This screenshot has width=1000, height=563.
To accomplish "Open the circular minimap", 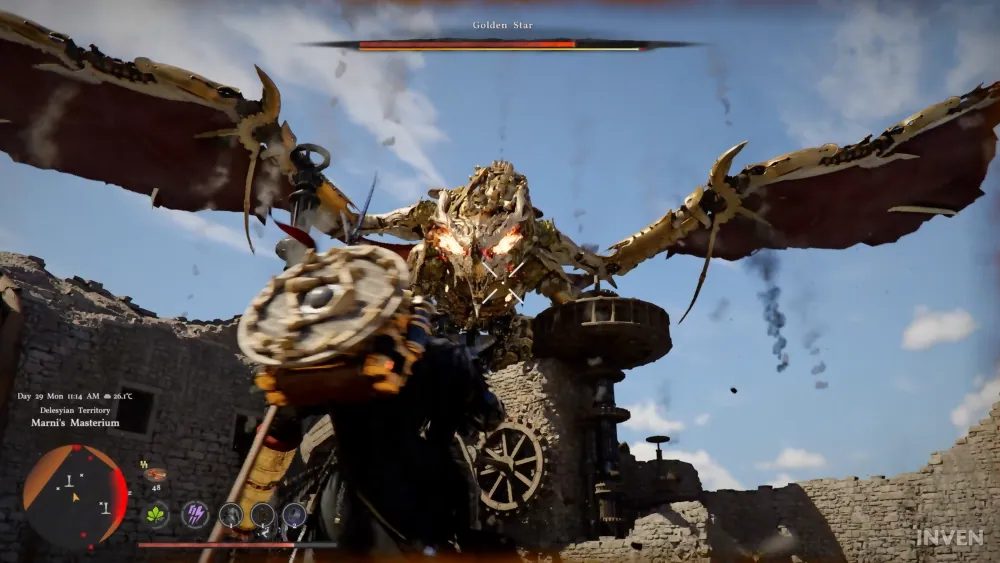I will coord(75,495).
